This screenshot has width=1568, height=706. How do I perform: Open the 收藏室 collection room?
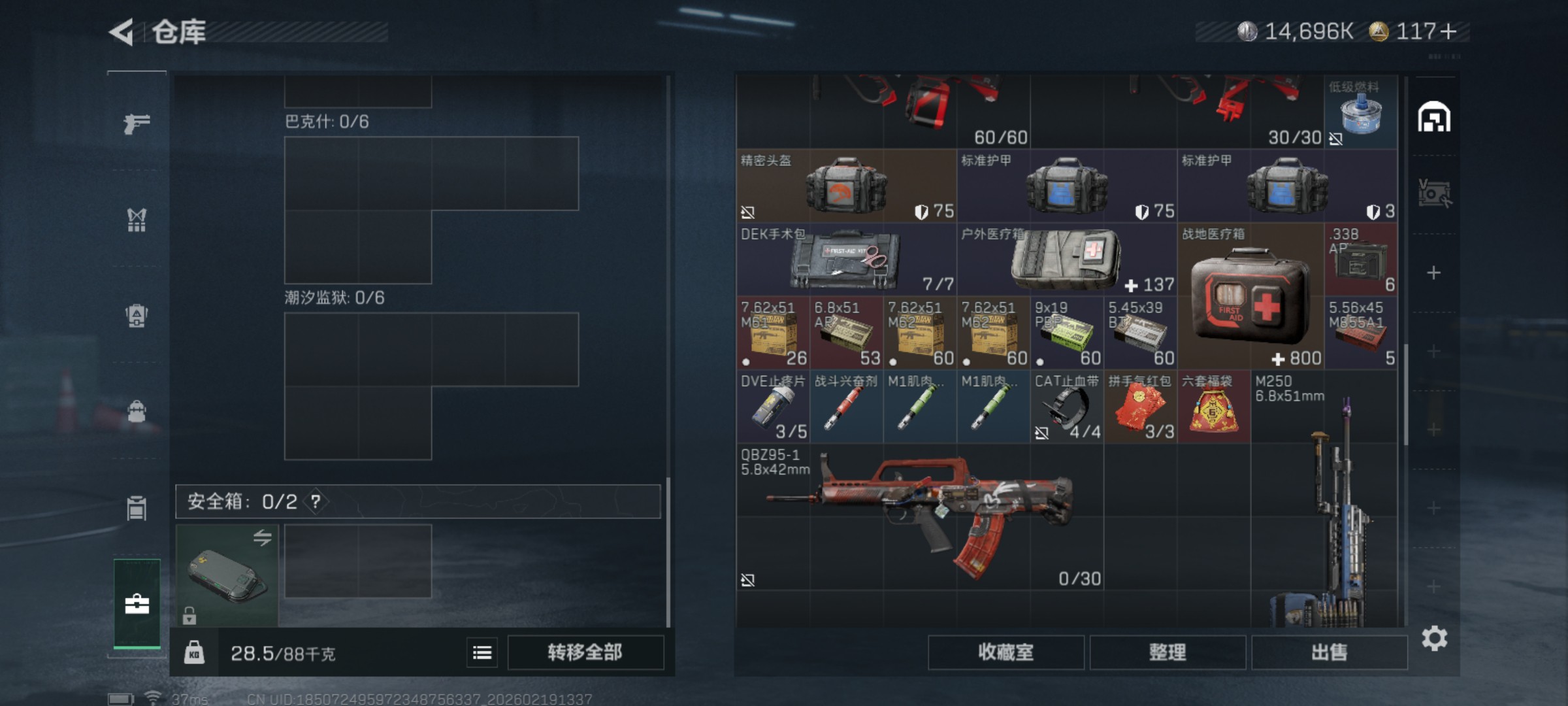(1005, 652)
